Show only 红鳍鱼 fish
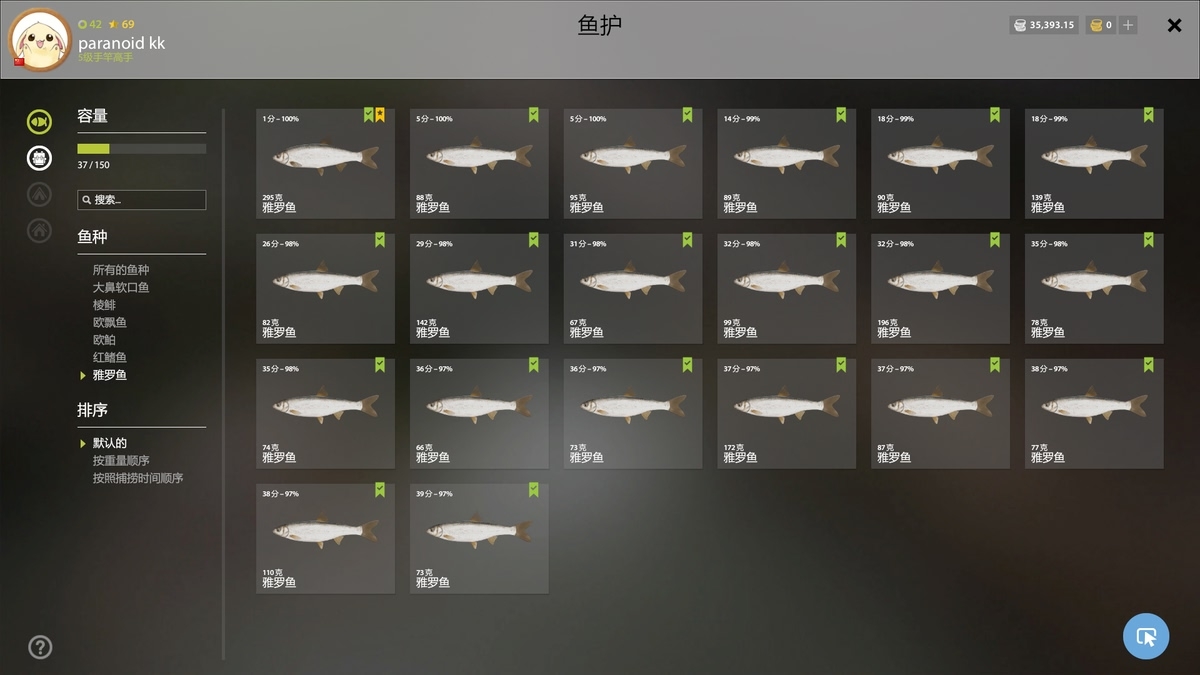Screen dimensions: 1200x675 click(110, 357)
